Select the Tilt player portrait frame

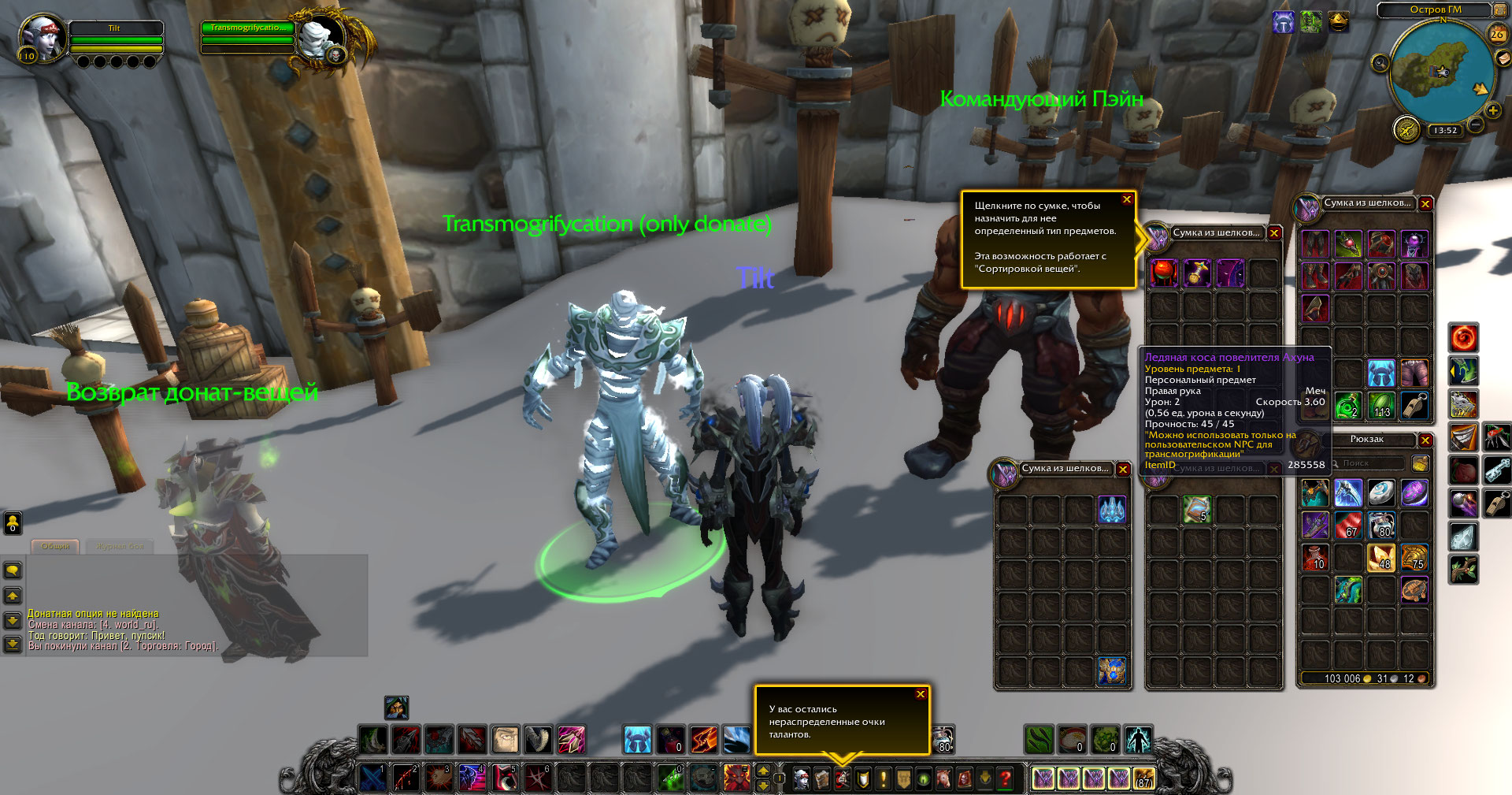43,37
